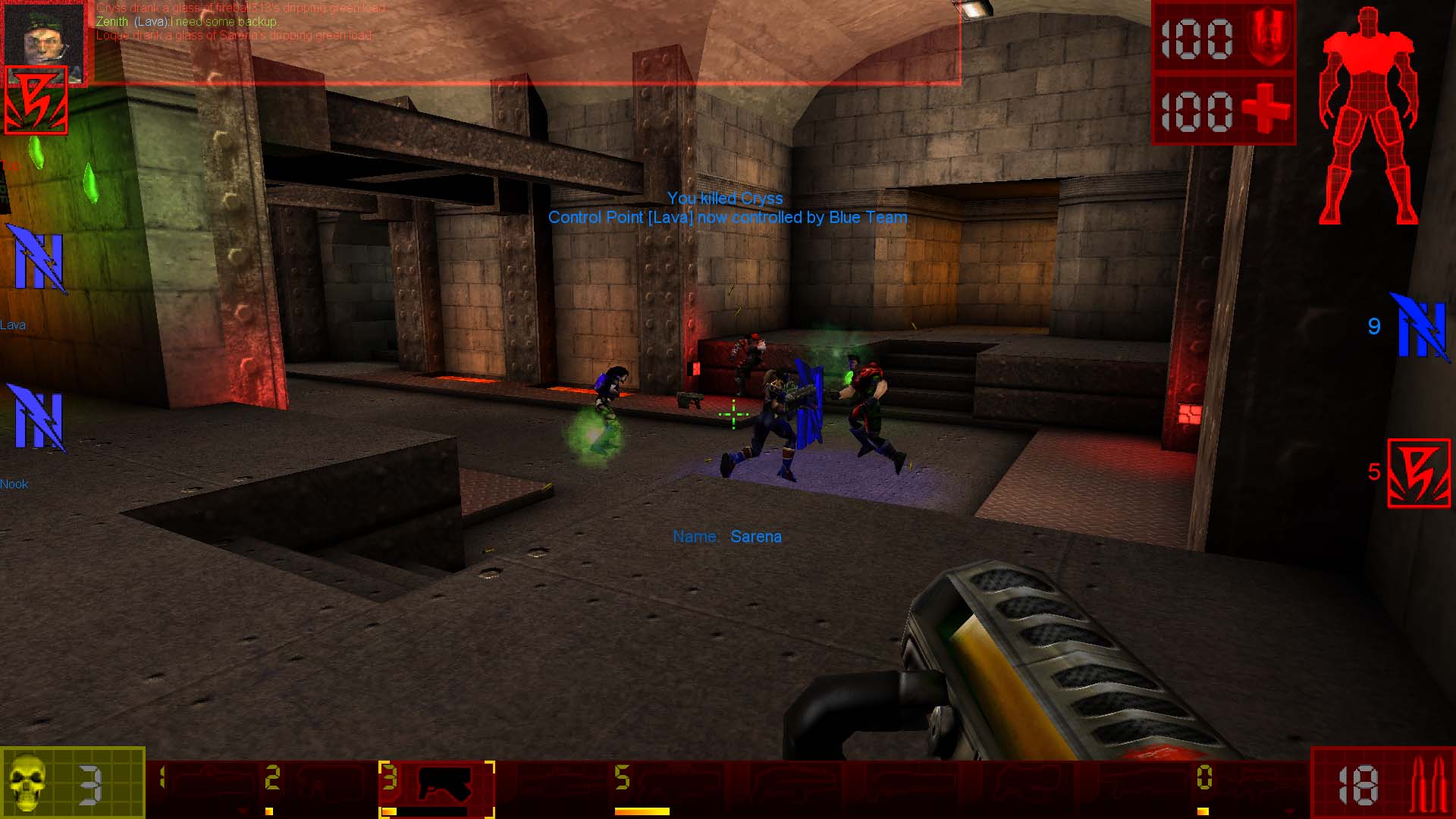
Task: Click the red team score emblem
Action: pyautogui.click(x=1418, y=473)
